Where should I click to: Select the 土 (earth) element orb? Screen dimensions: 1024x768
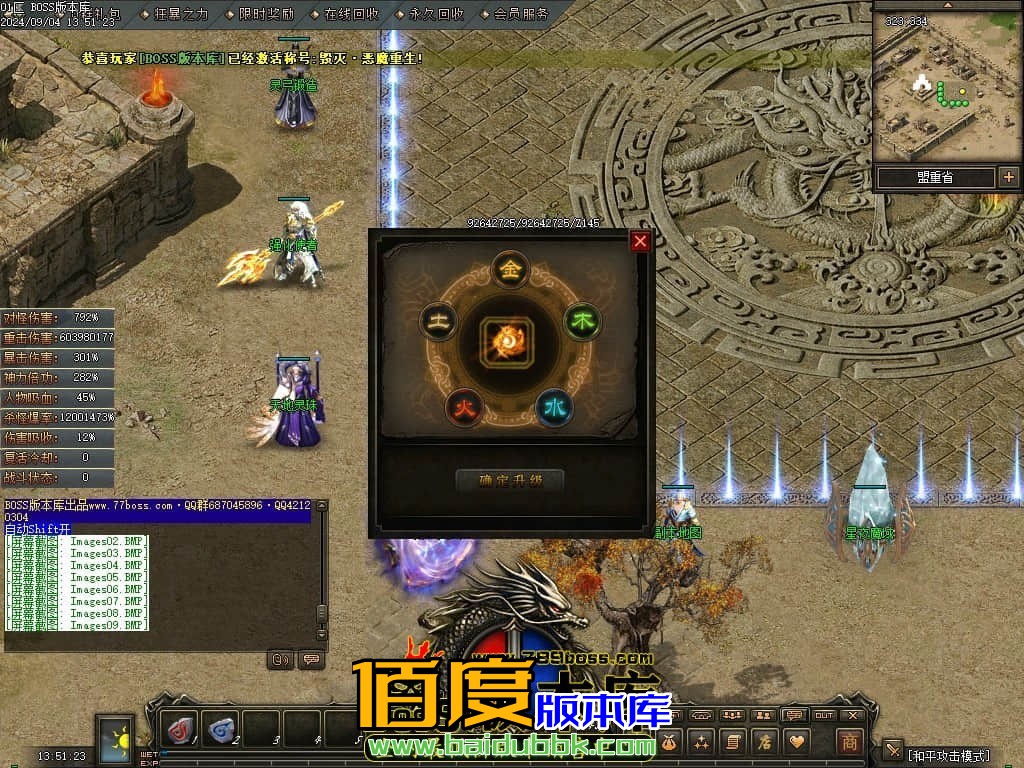[x=438, y=321]
